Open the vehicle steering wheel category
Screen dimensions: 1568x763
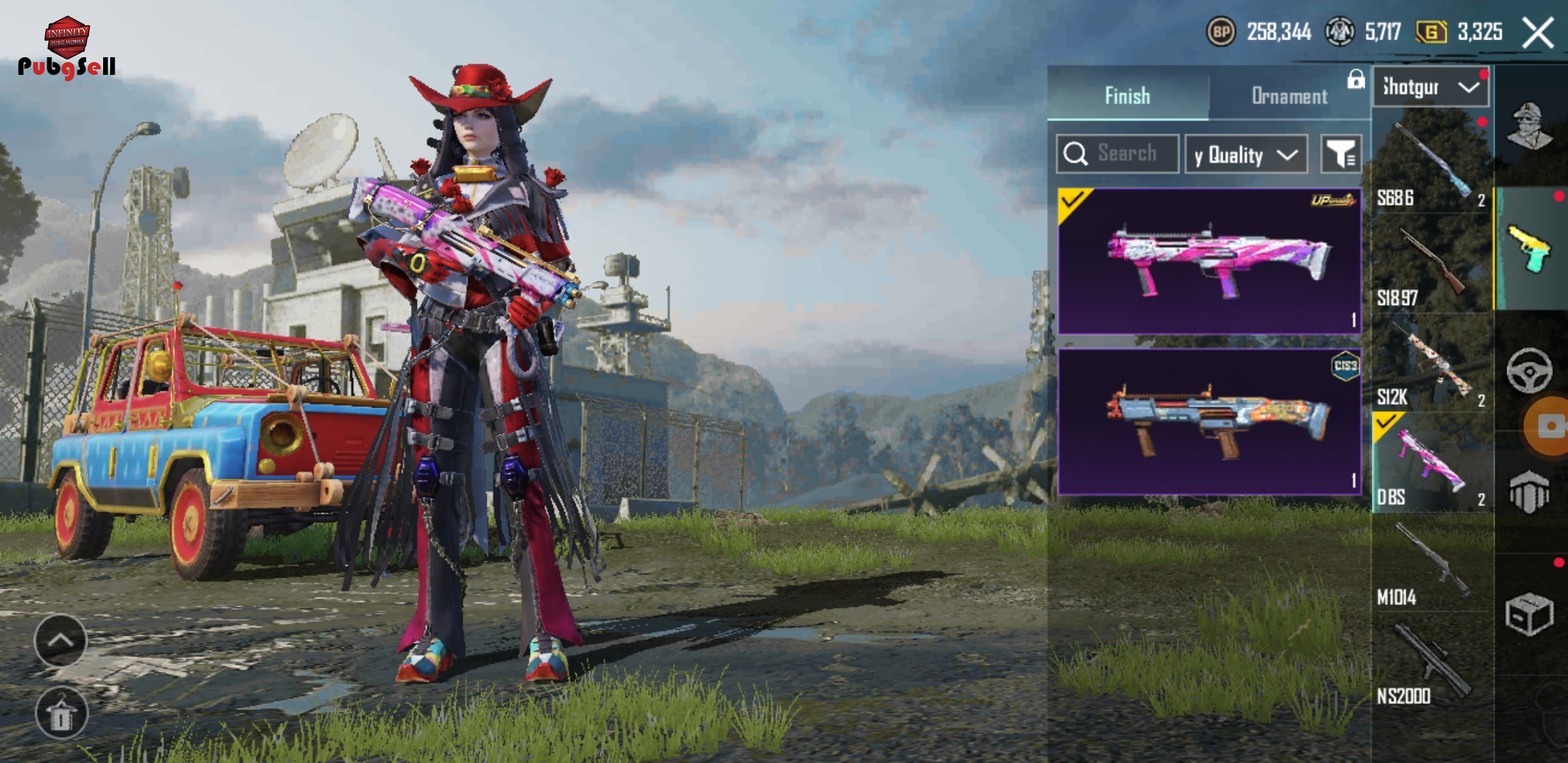click(x=1528, y=370)
